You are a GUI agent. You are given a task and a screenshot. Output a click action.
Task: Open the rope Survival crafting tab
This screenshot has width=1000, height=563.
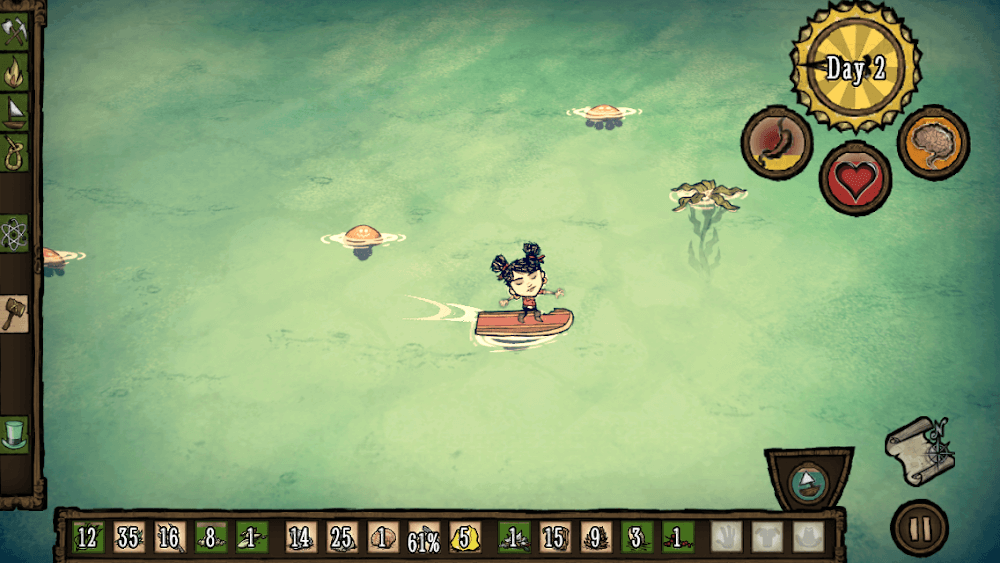(15, 152)
